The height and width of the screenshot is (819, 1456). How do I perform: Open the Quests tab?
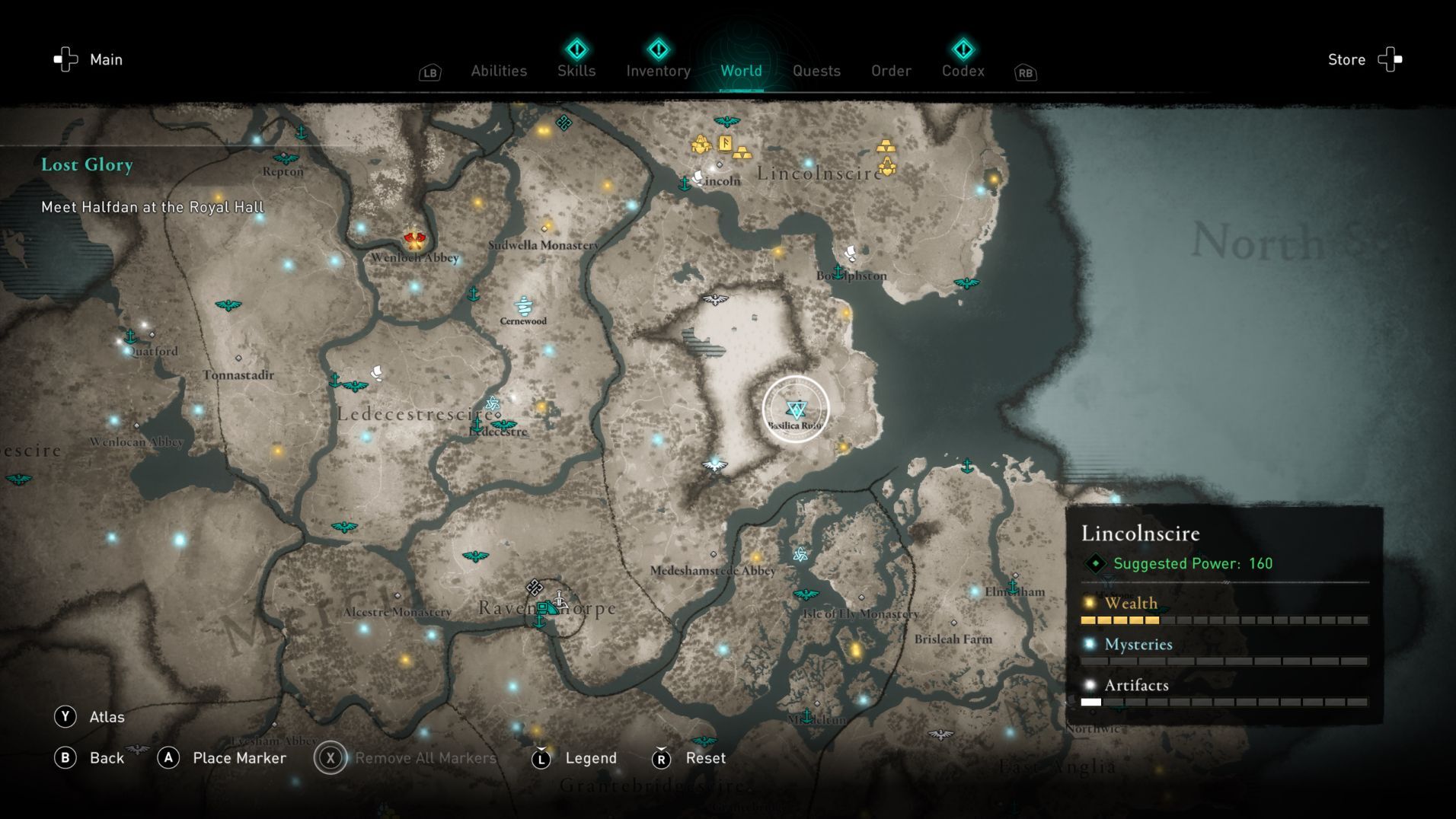tap(816, 71)
